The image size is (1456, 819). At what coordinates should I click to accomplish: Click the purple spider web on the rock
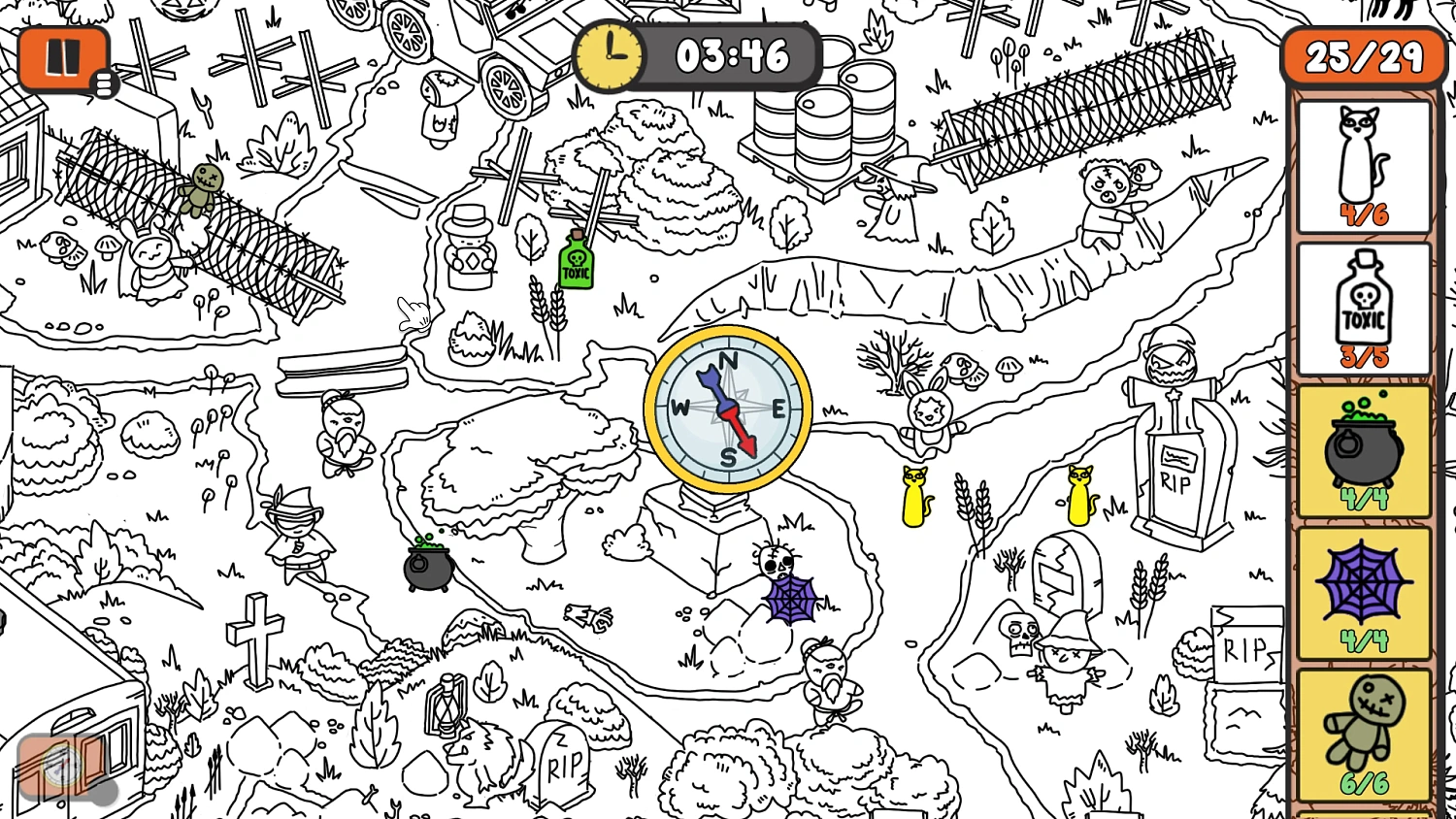coord(790,600)
